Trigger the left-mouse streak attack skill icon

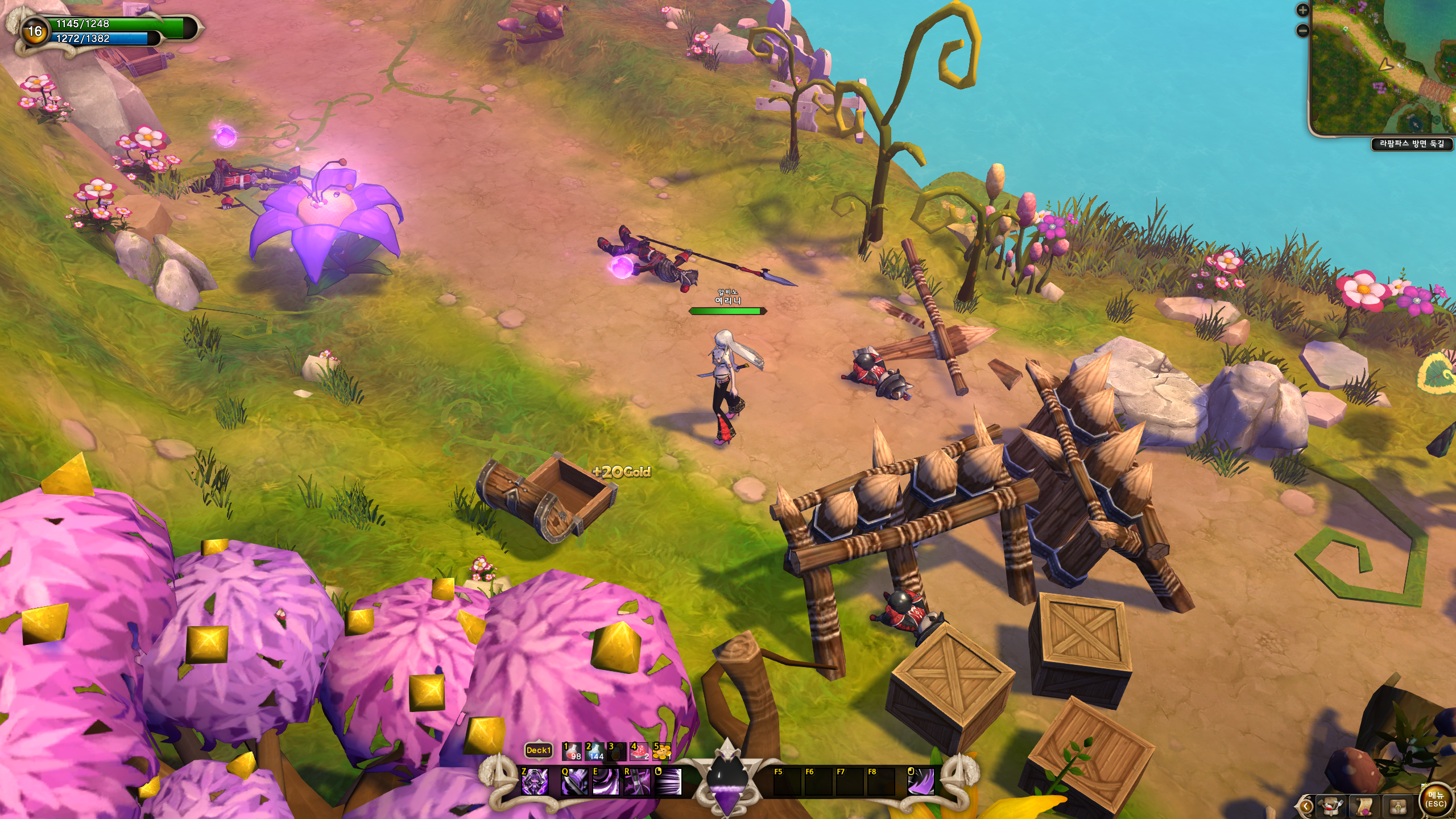pos(668,781)
